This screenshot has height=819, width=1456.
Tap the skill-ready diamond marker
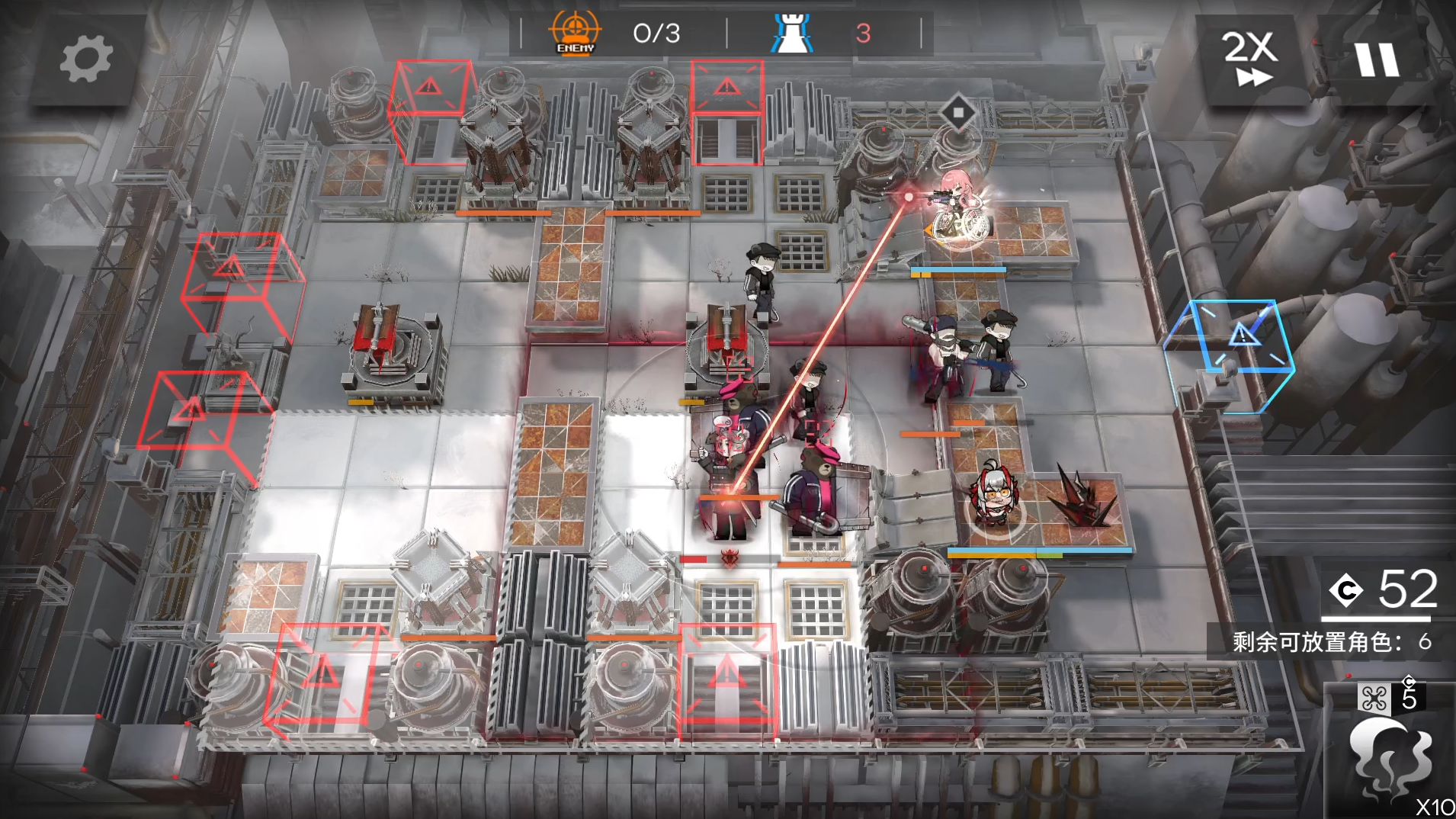(x=958, y=113)
